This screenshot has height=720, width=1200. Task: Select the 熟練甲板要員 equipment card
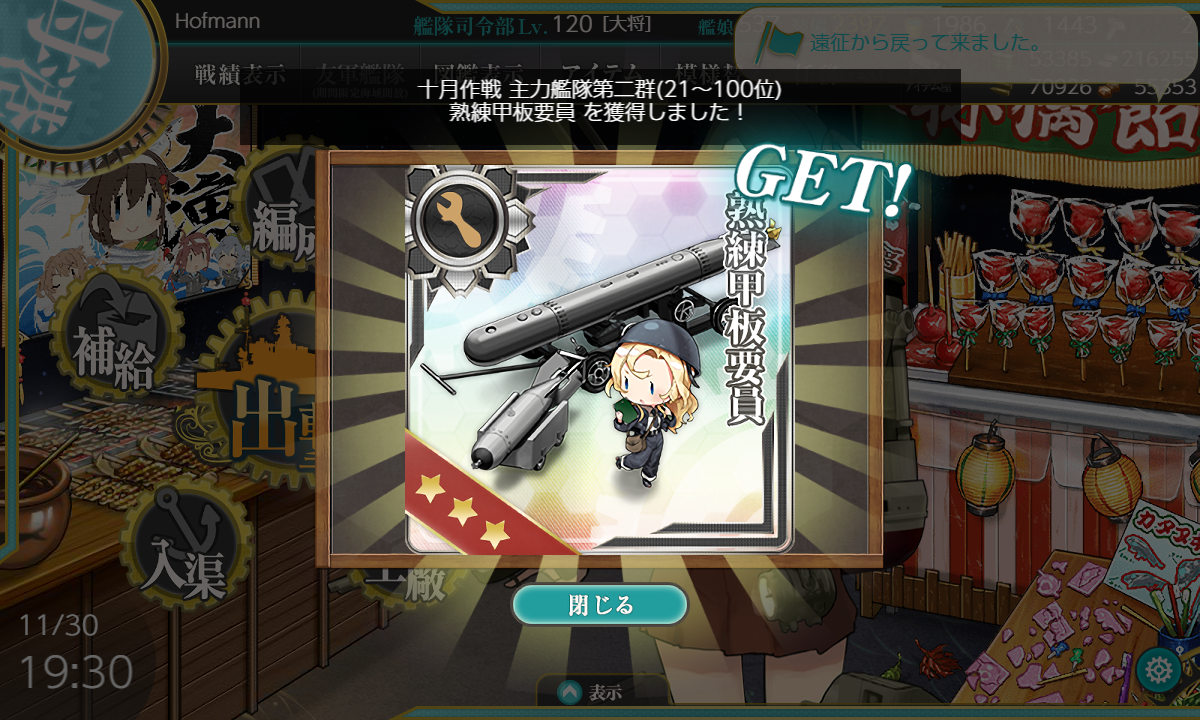(598, 358)
